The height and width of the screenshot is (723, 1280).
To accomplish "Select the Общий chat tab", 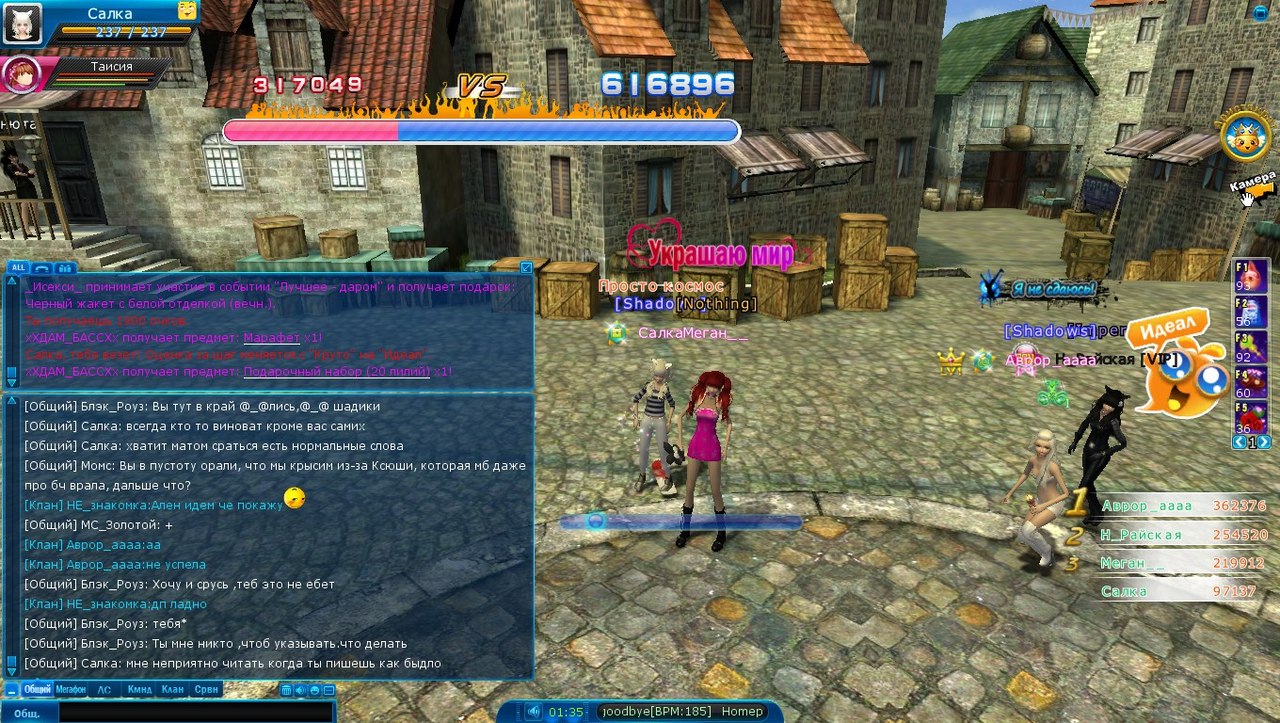I will coord(37,689).
